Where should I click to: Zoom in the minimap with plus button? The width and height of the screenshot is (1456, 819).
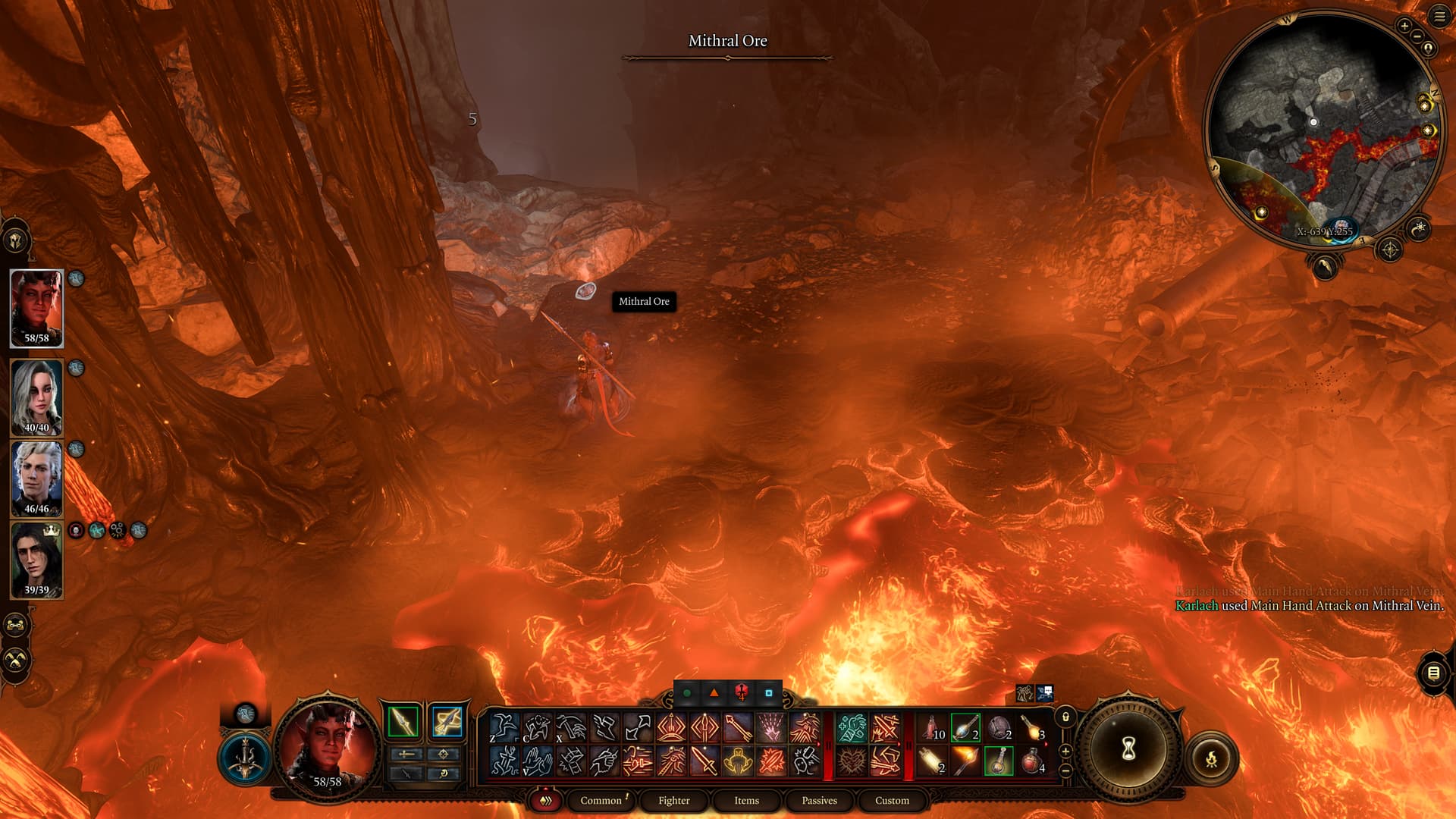pos(1404,27)
